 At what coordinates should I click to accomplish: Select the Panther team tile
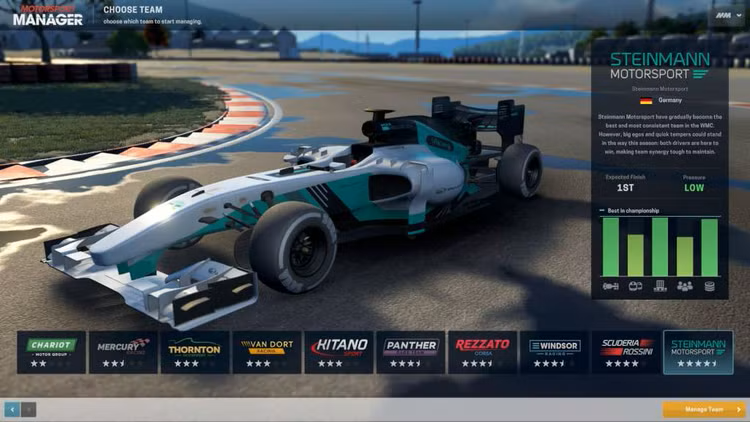click(x=411, y=352)
